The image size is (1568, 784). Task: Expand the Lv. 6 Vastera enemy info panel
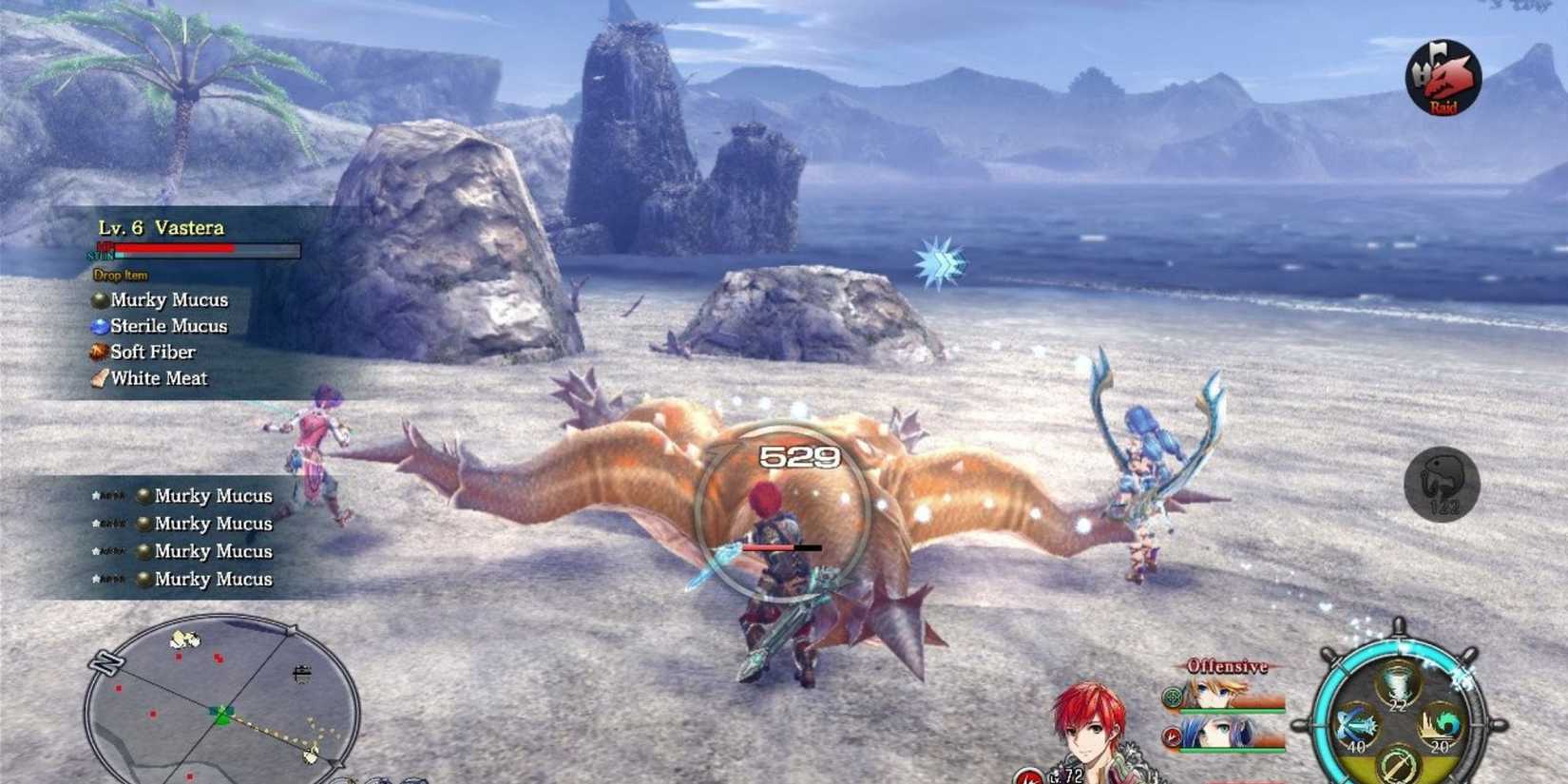click(x=163, y=228)
